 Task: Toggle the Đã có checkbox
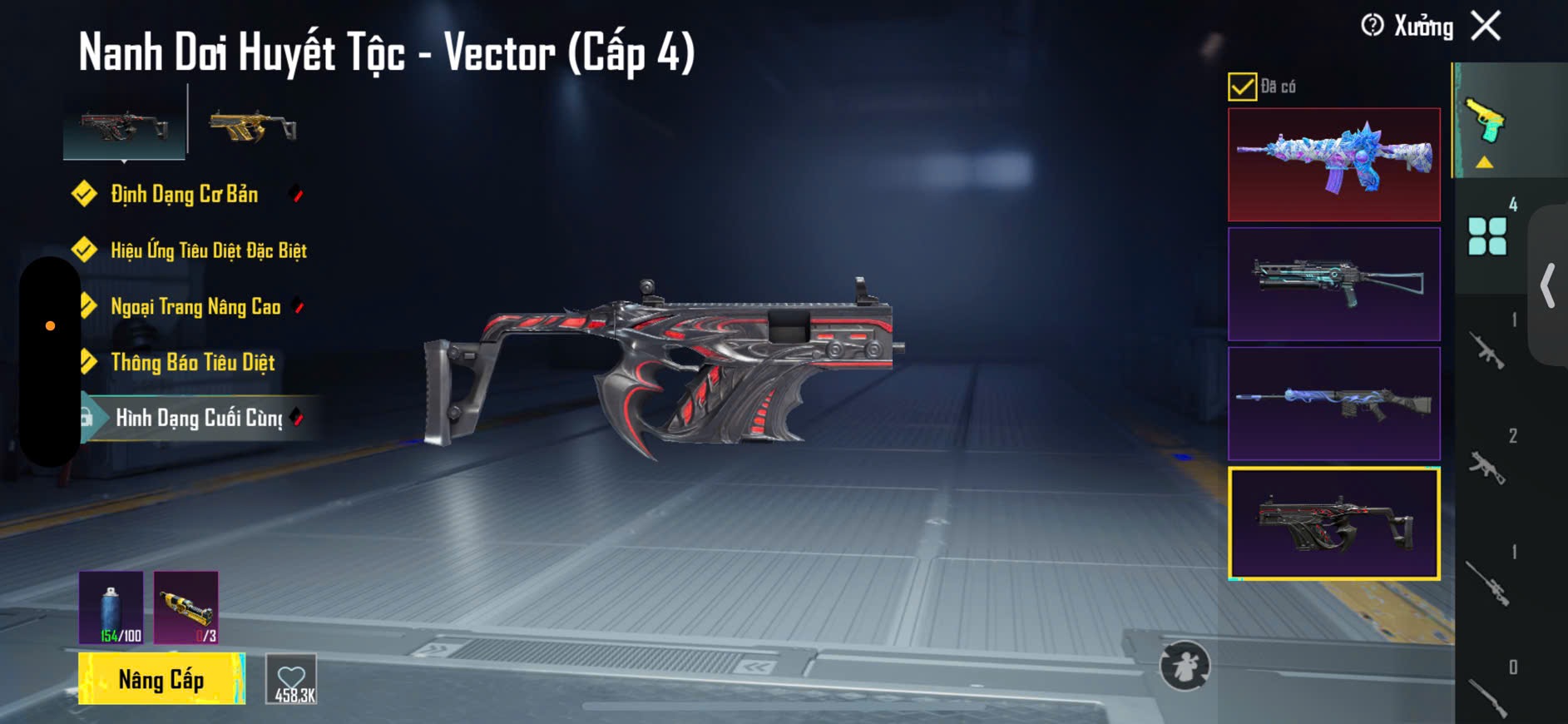tap(1242, 87)
